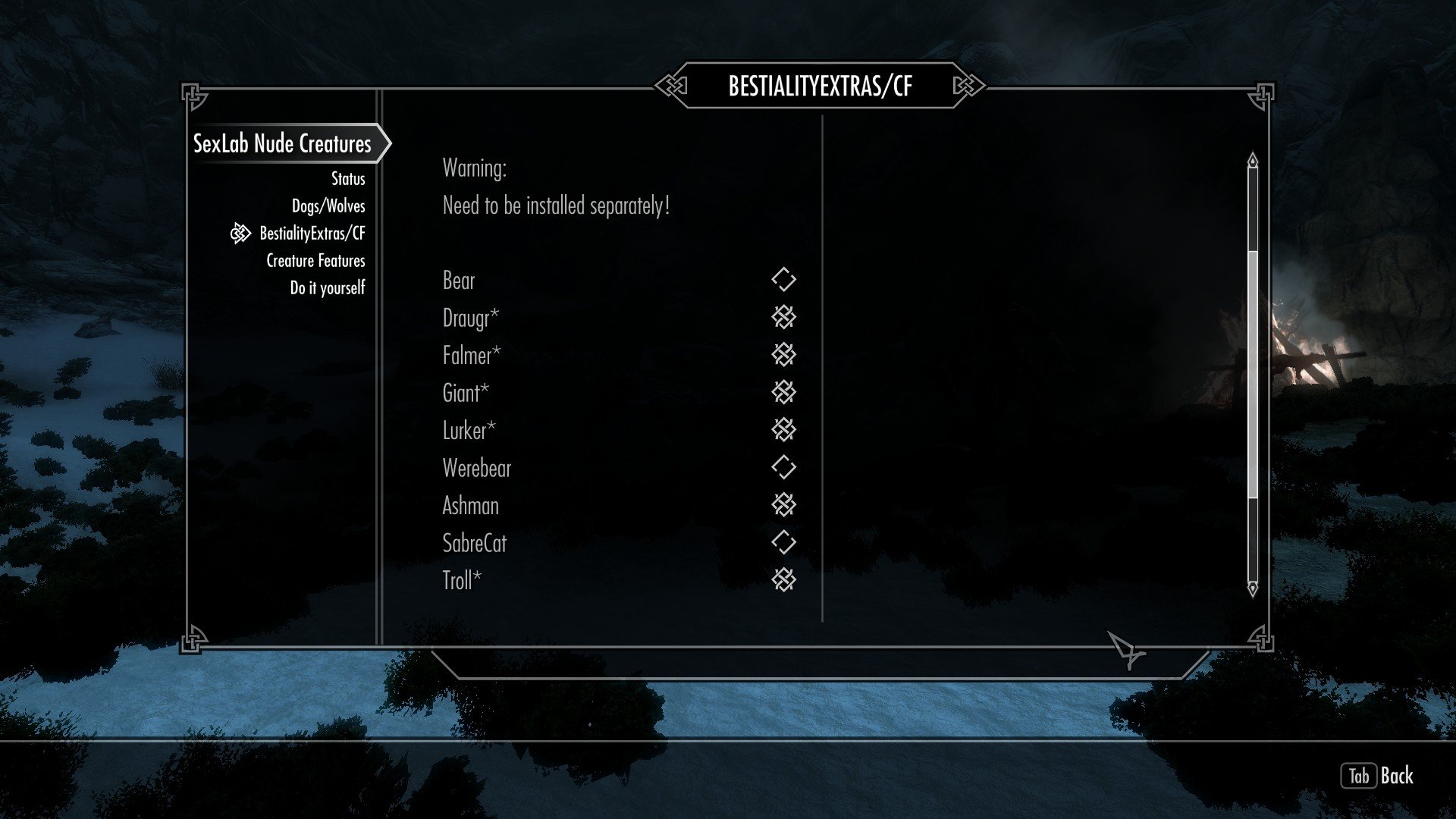Switch the Falmer option
Viewport: 1456px width, 819px height.
[x=783, y=355]
